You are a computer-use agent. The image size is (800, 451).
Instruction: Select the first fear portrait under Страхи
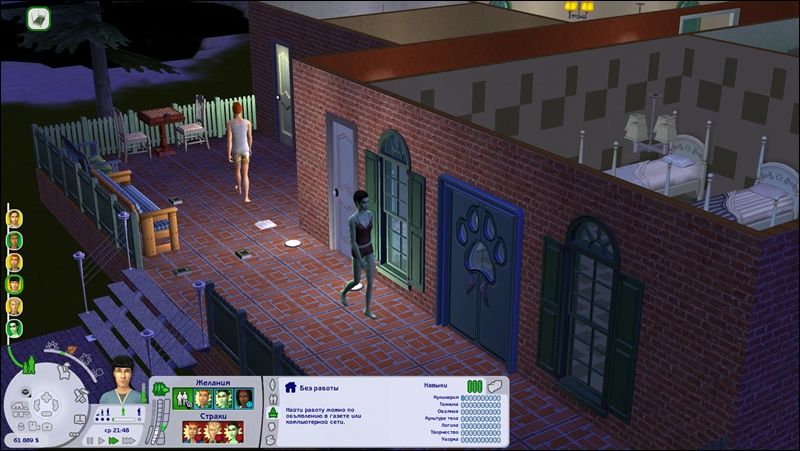192,432
